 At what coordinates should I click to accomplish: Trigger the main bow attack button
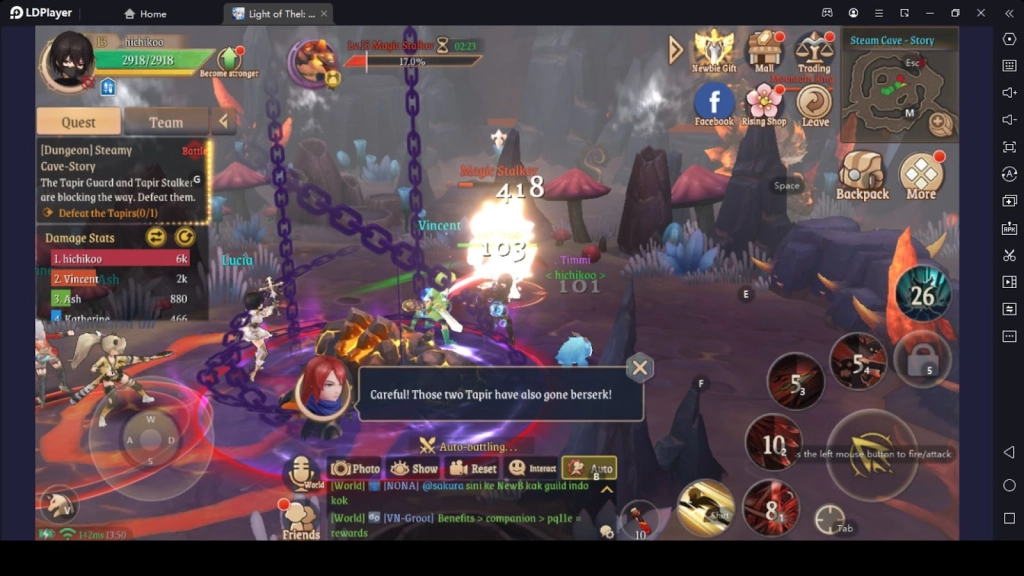pos(871,453)
